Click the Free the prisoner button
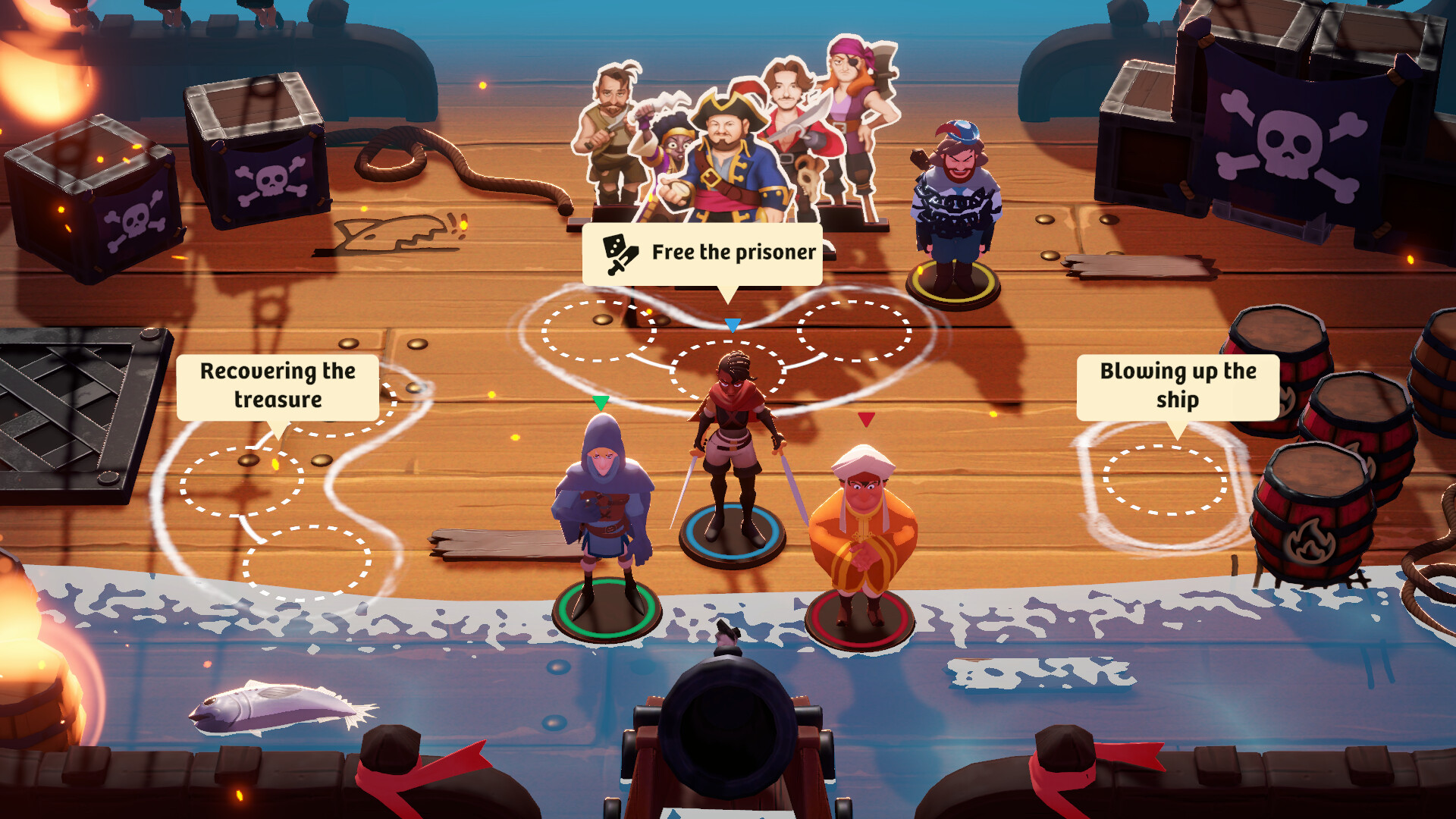The image size is (1456, 819). coord(701,253)
